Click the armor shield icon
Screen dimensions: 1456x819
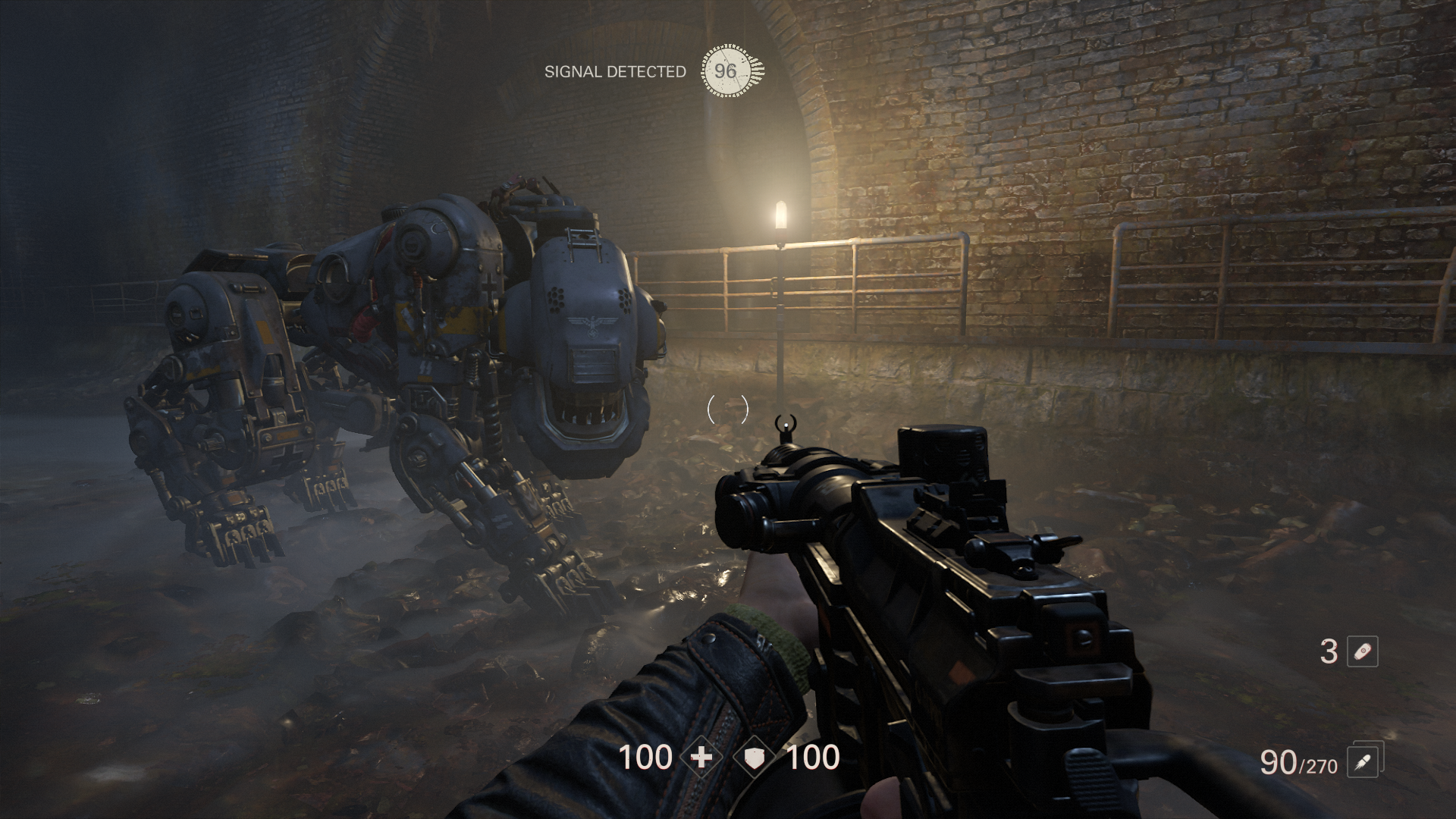pos(755,757)
